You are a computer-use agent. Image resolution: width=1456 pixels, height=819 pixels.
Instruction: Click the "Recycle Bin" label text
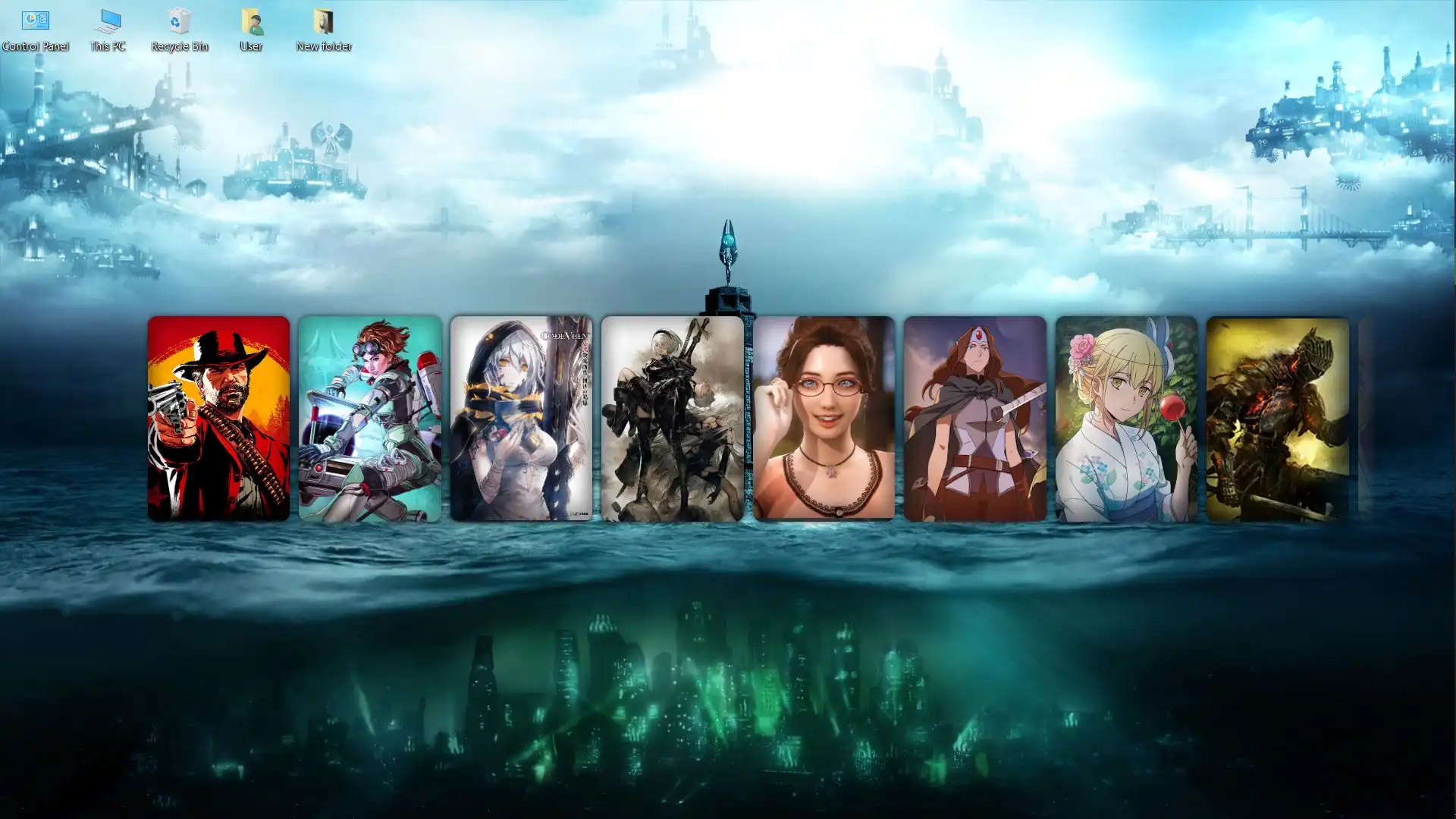coord(178,46)
